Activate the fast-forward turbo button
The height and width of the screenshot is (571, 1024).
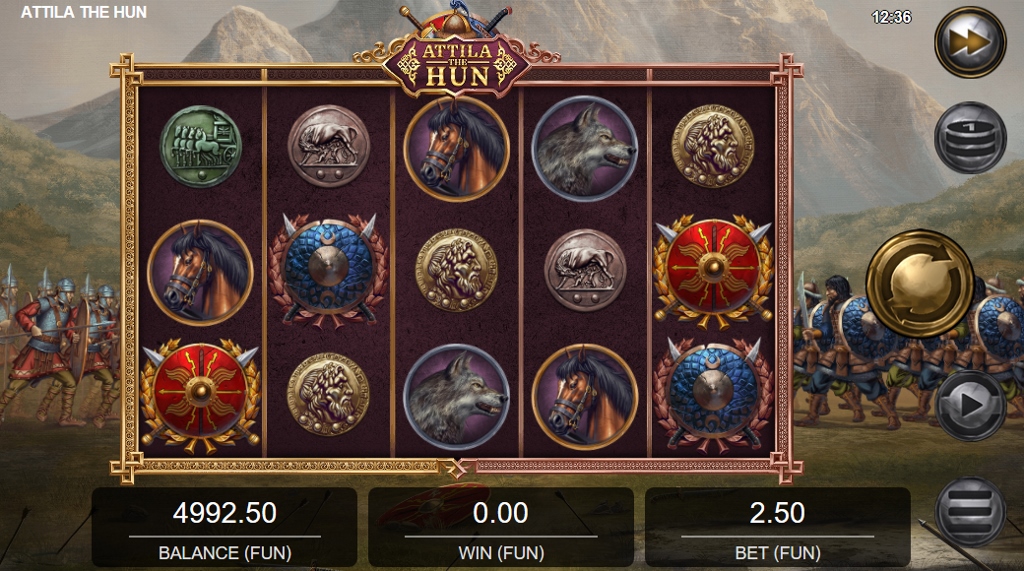(x=969, y=42)
